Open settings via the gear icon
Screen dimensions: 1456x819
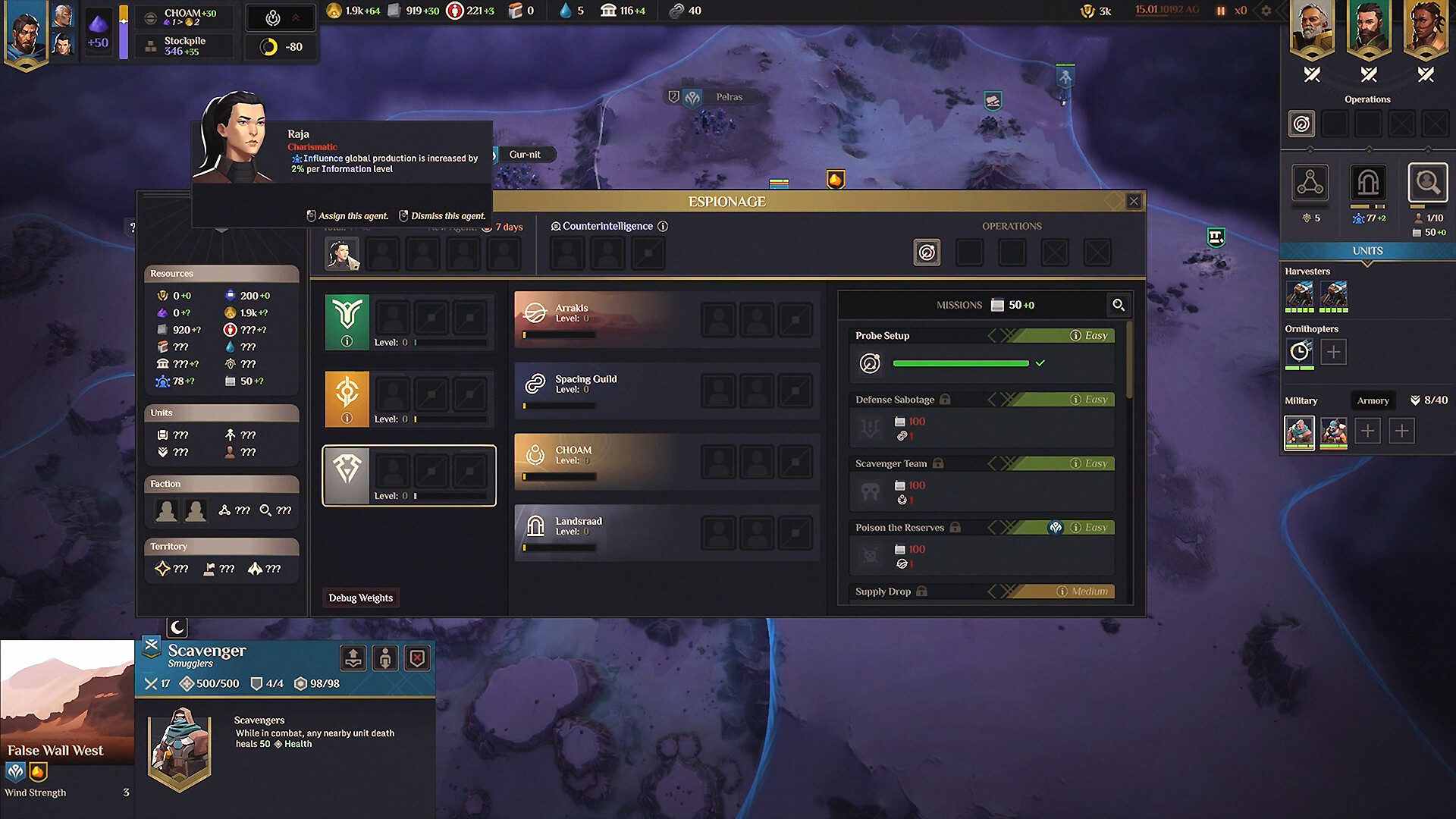pos(1266,11)
